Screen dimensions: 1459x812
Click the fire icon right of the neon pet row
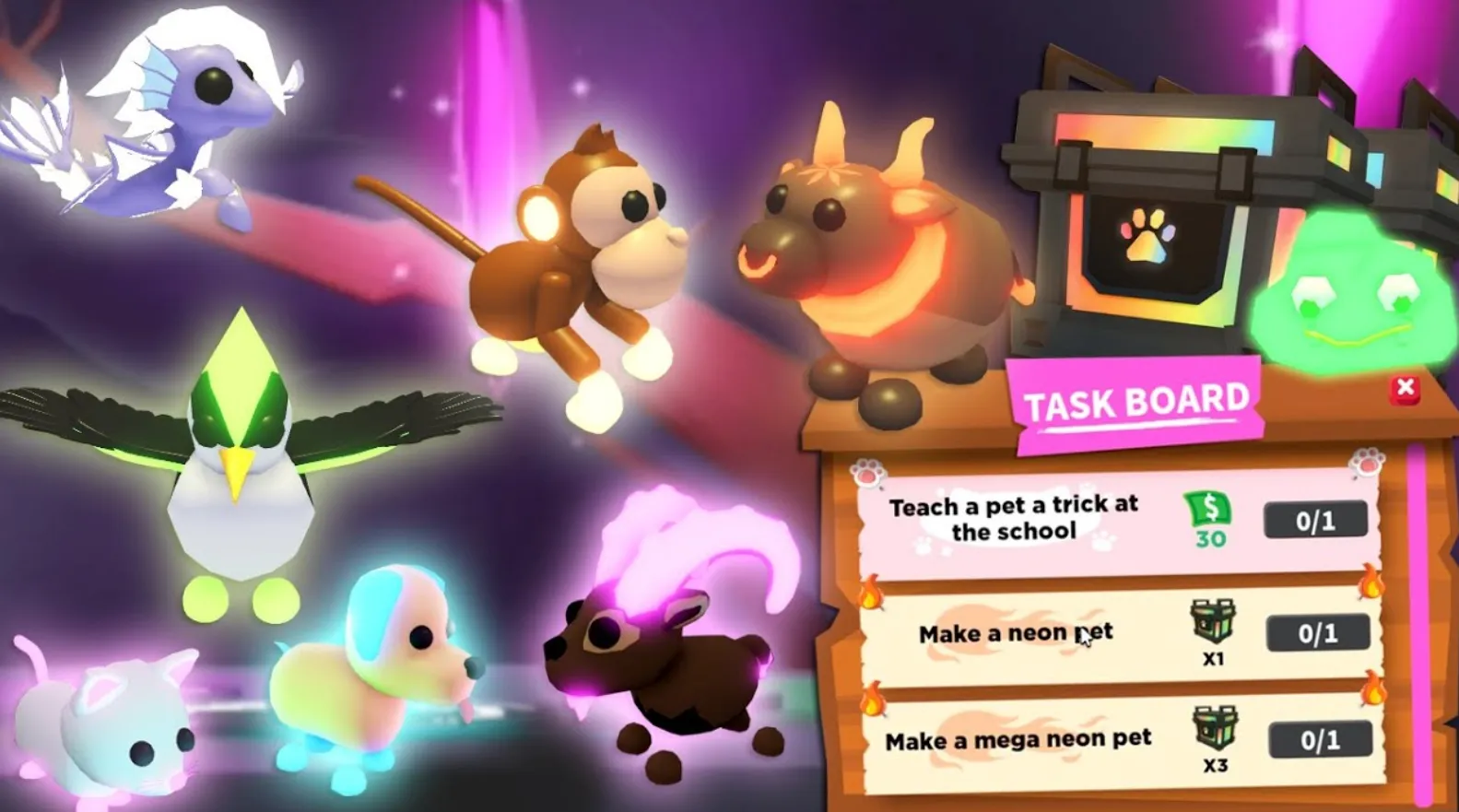(1371, 583)
